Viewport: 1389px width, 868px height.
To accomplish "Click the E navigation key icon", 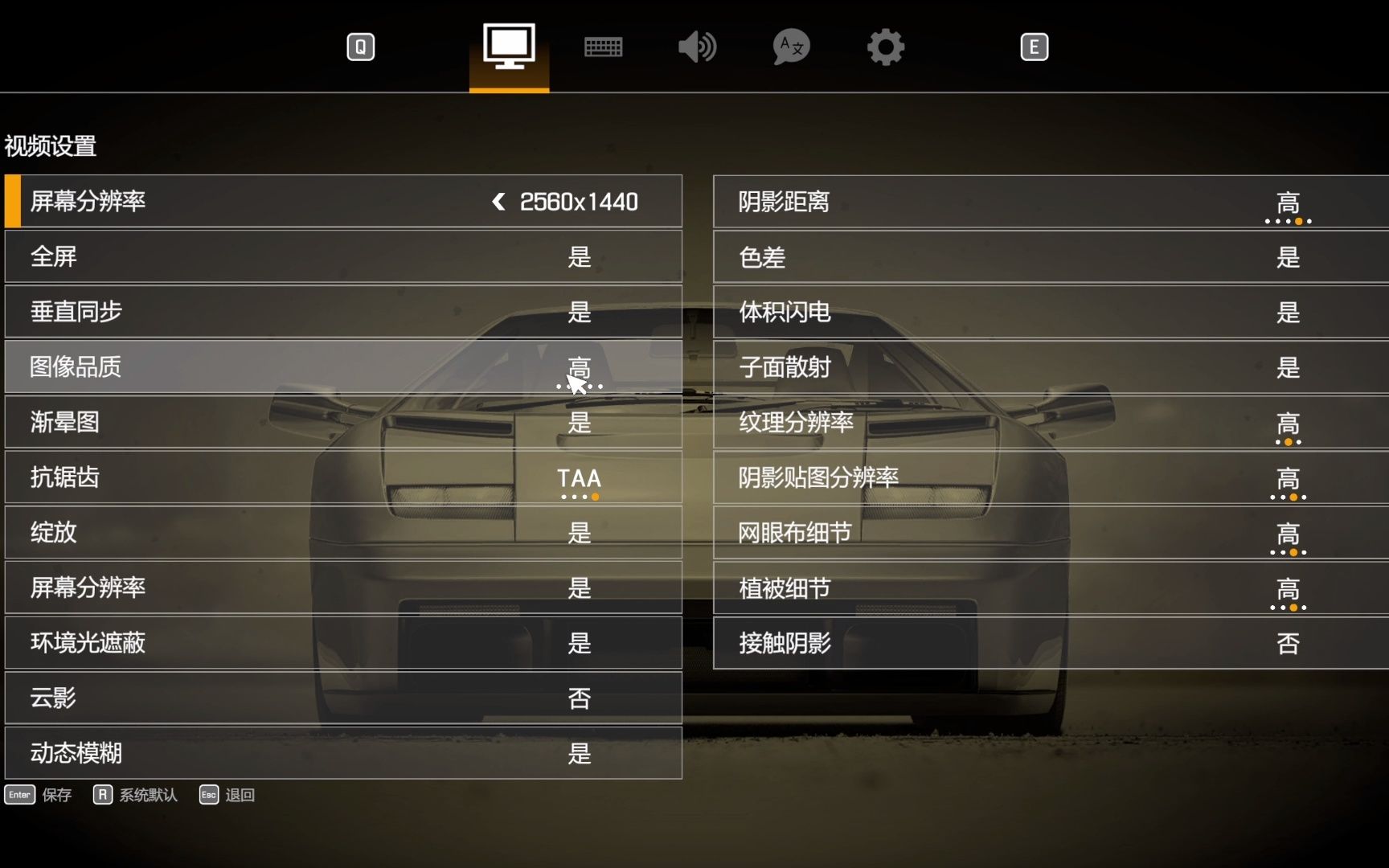I will [x=1034, y=46].
